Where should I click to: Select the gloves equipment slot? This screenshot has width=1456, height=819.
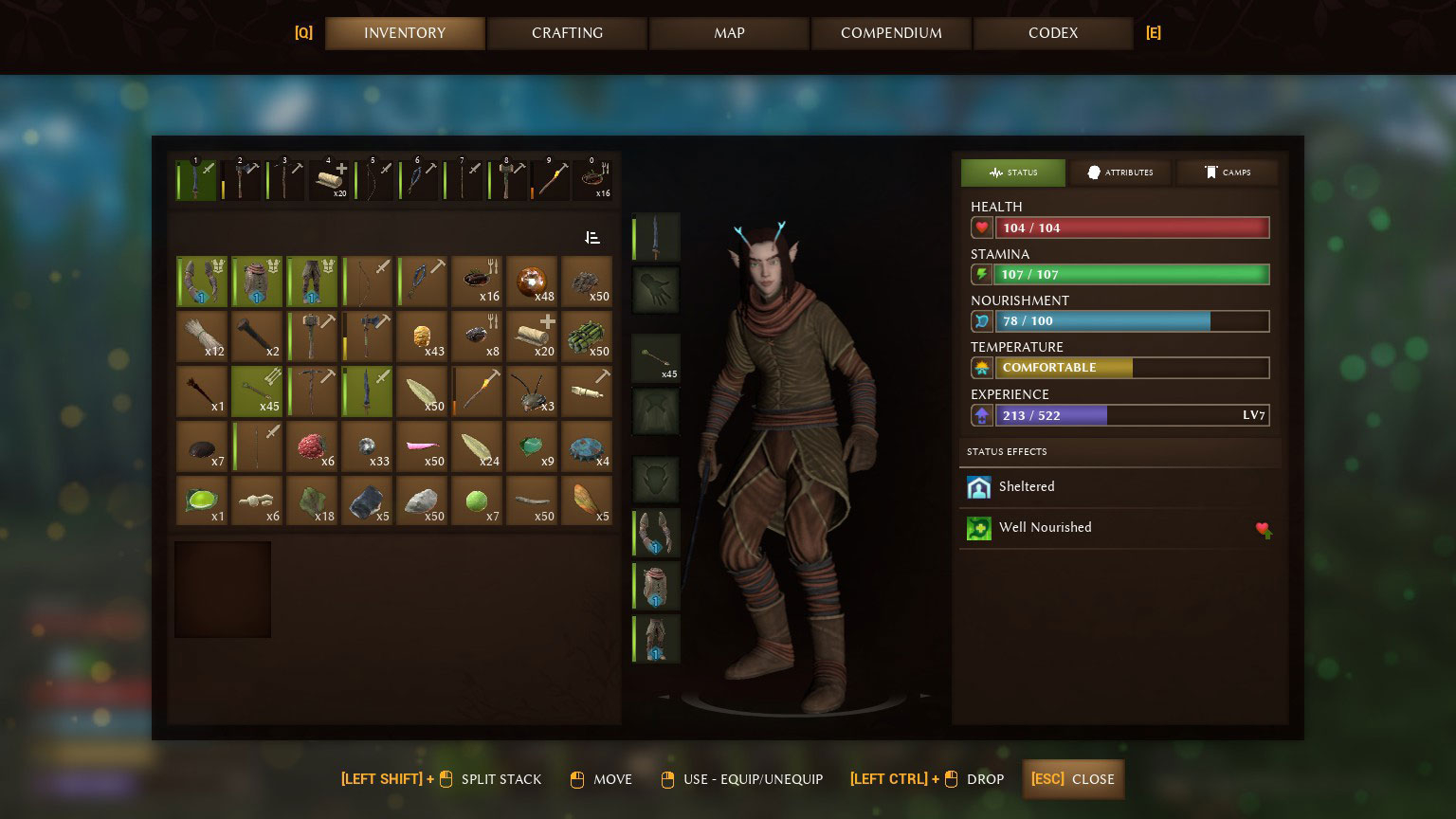pyautogui.click(x=655, y=289)
